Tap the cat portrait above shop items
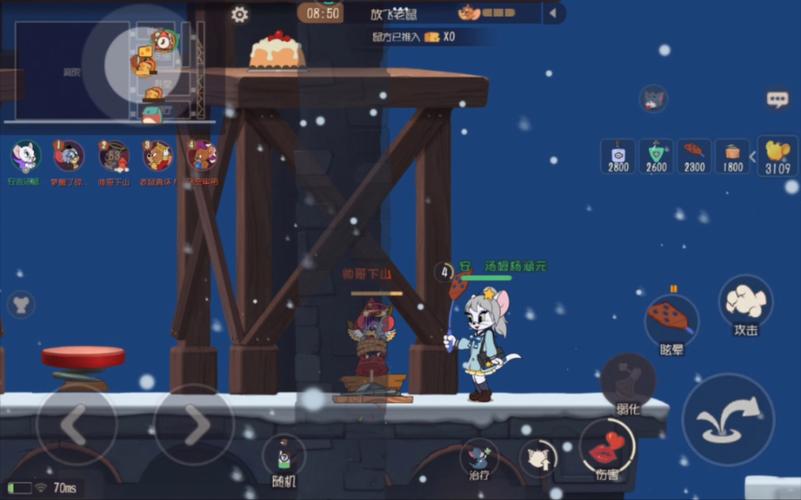 click(x=653, y=98)
